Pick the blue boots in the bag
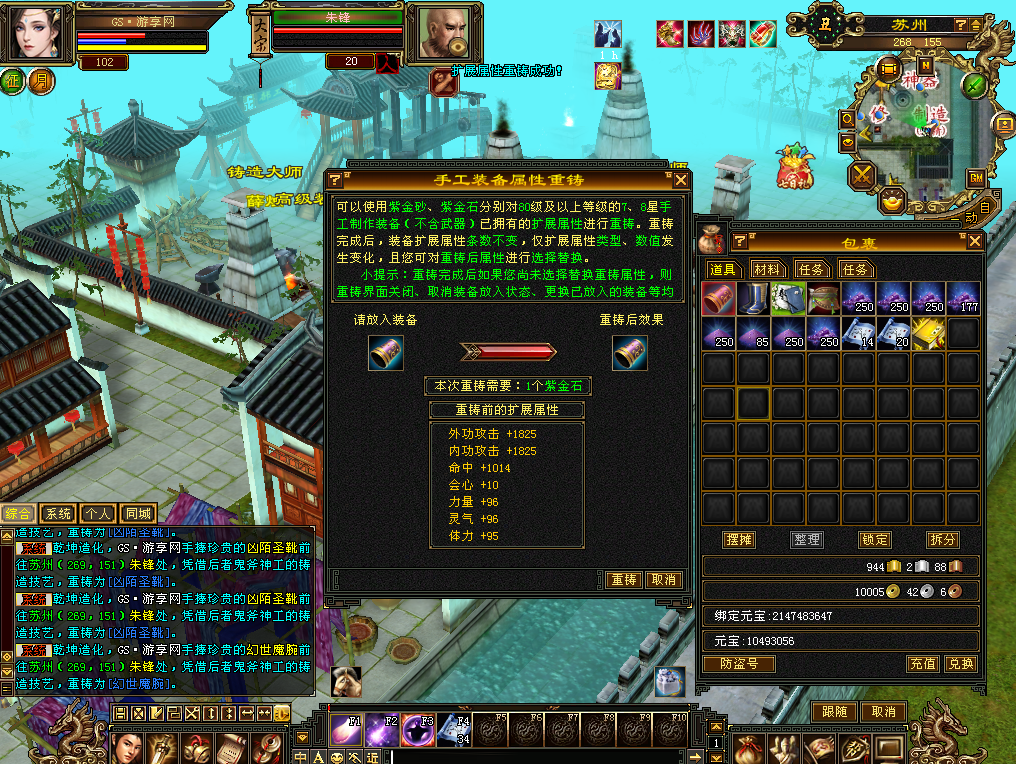This screenshot has height=764, width=1016. [754, 299]
